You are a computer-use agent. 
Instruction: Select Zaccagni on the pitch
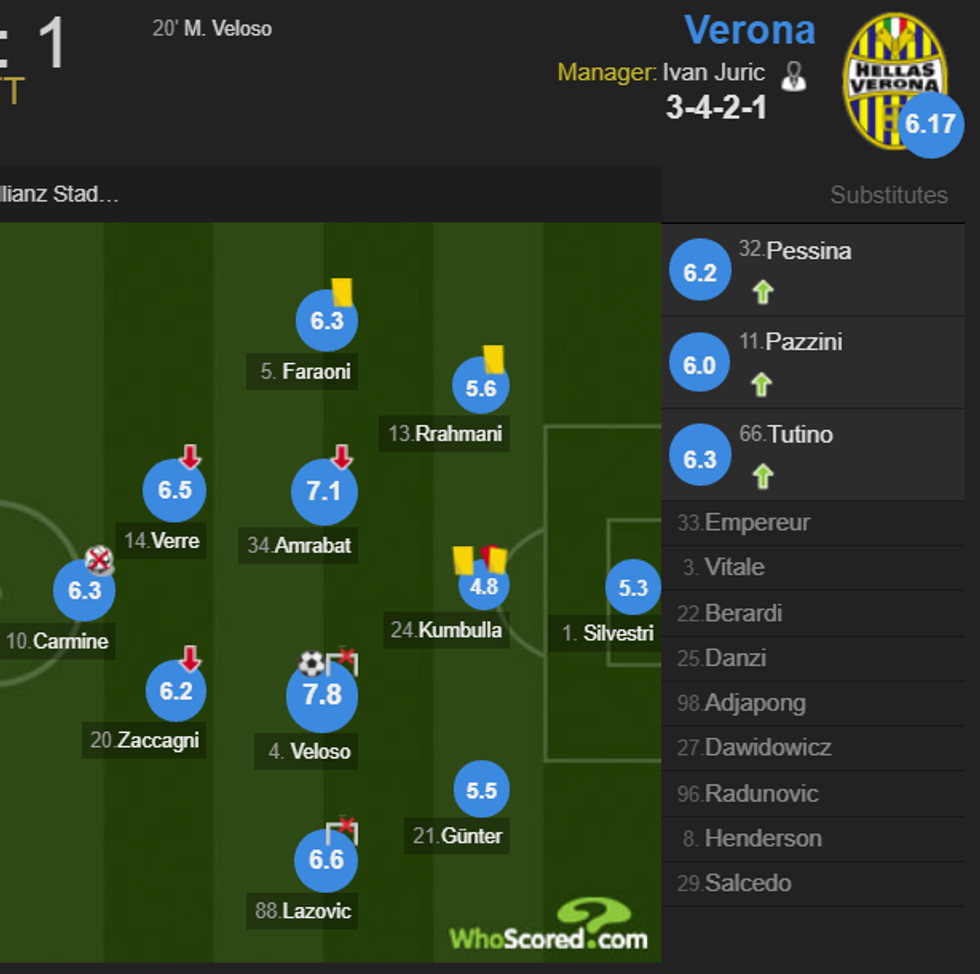pos(176,691)
